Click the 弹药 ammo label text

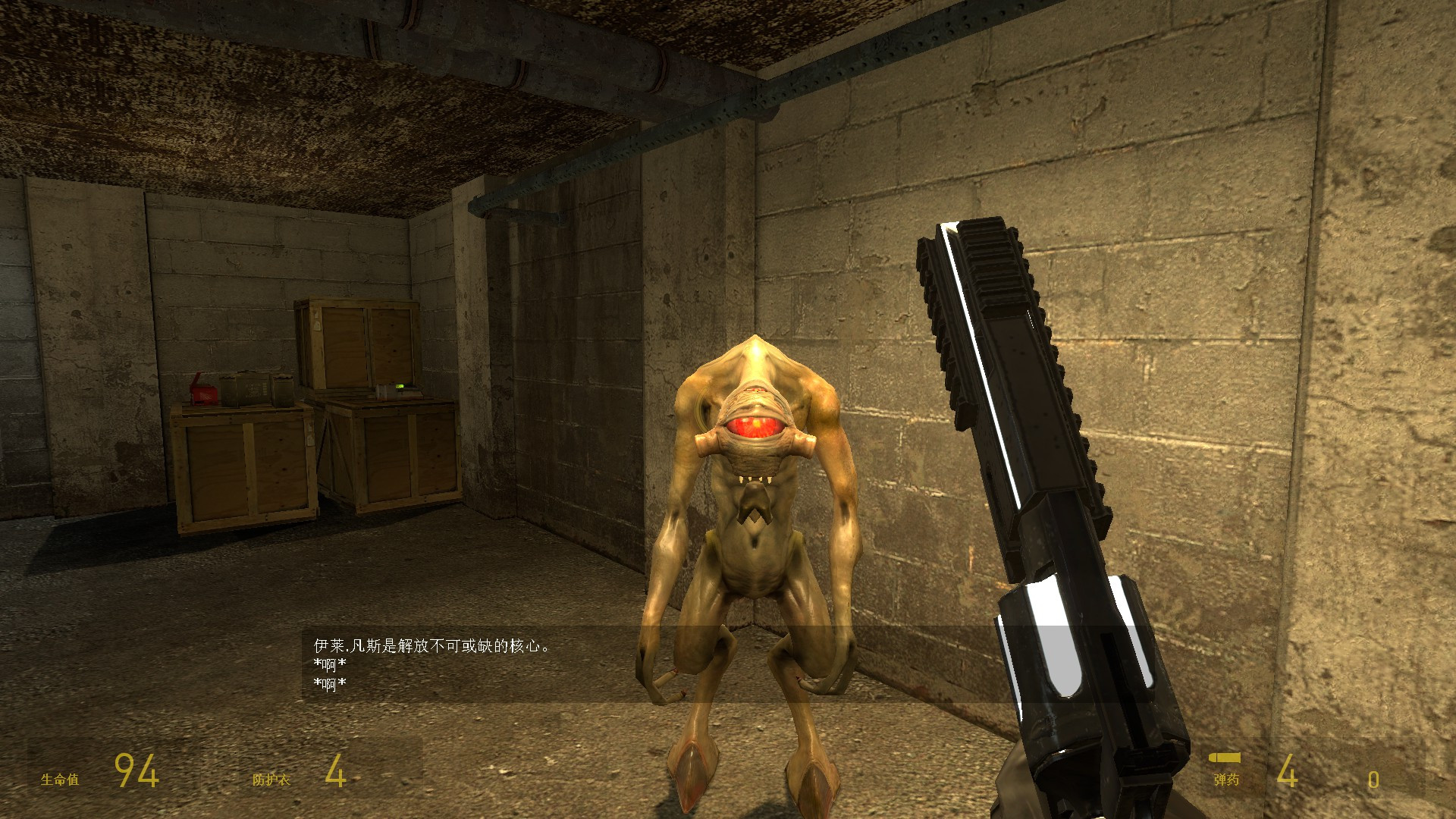pos(1227,778)
